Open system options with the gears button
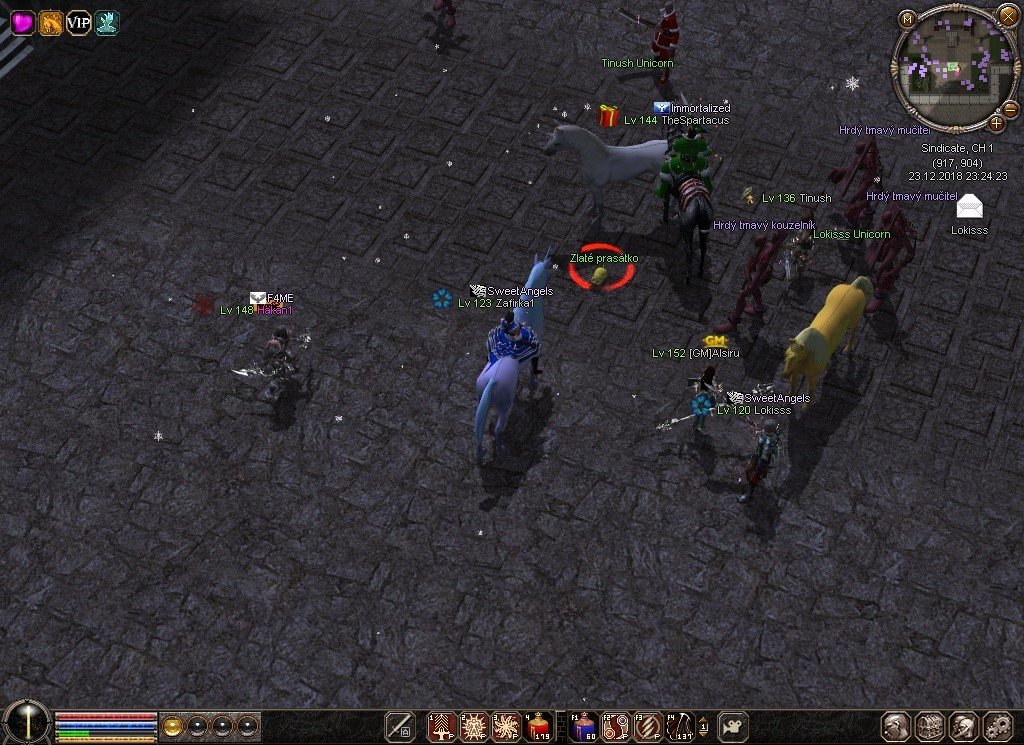The width and height of the screenshot is (1024, 745). click(997, 726)
